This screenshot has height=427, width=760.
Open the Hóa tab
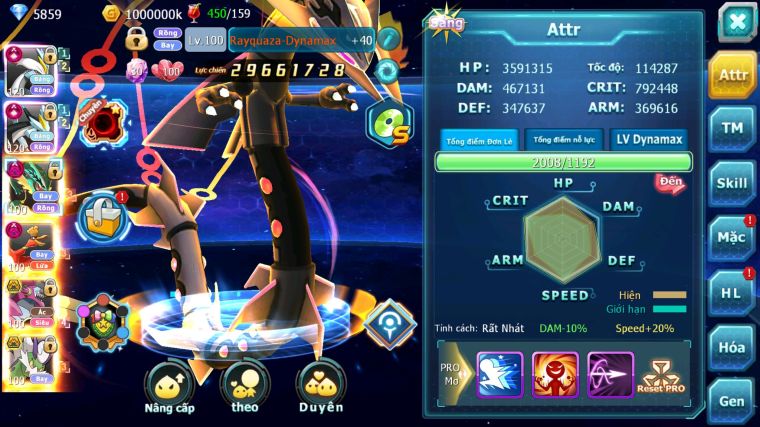point(732,347)
